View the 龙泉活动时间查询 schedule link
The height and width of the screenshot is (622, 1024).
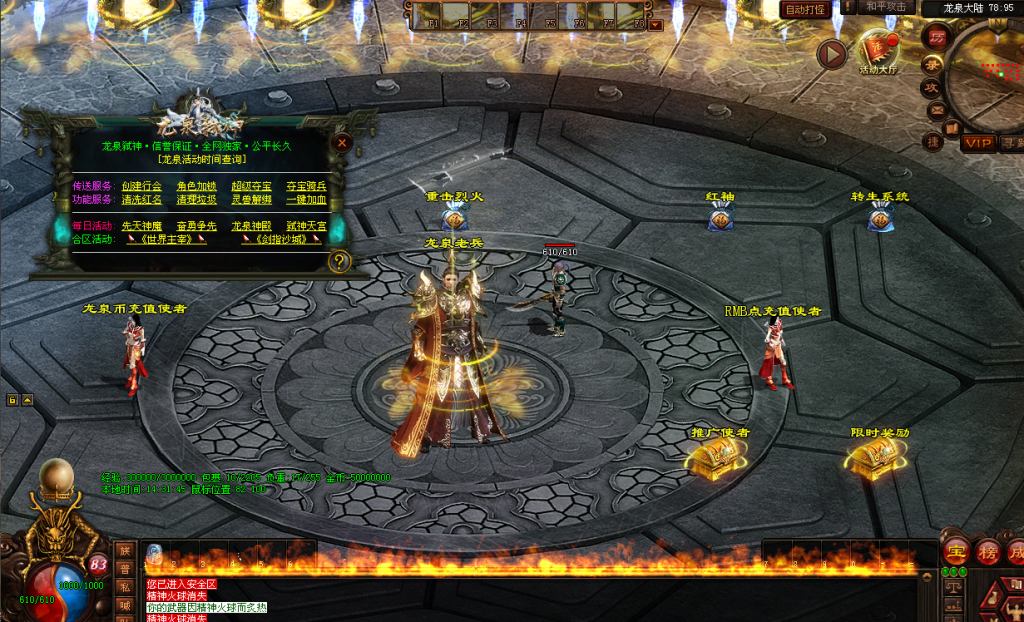click(201, 159)
